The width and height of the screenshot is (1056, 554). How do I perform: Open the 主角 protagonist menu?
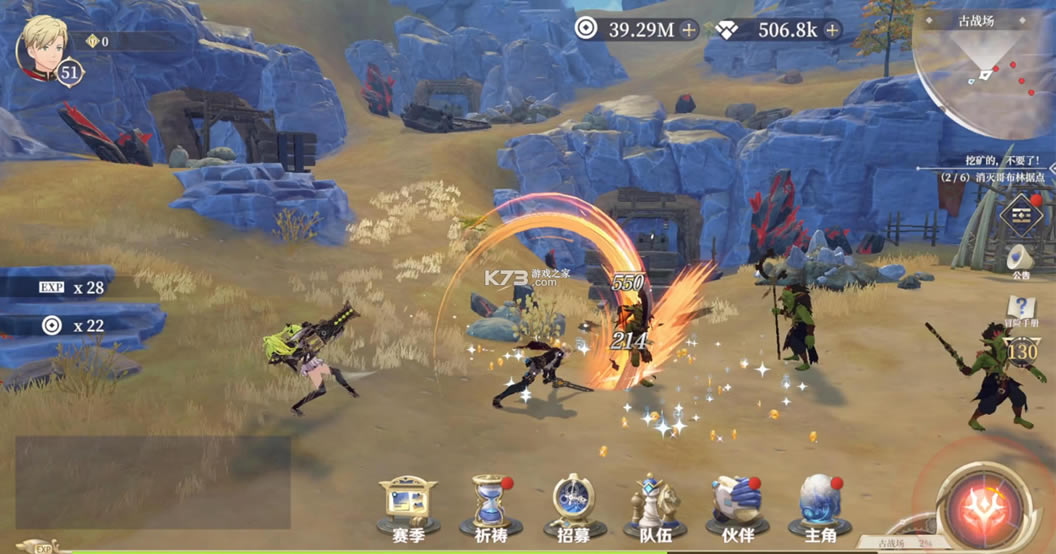[x=819, y=505]
